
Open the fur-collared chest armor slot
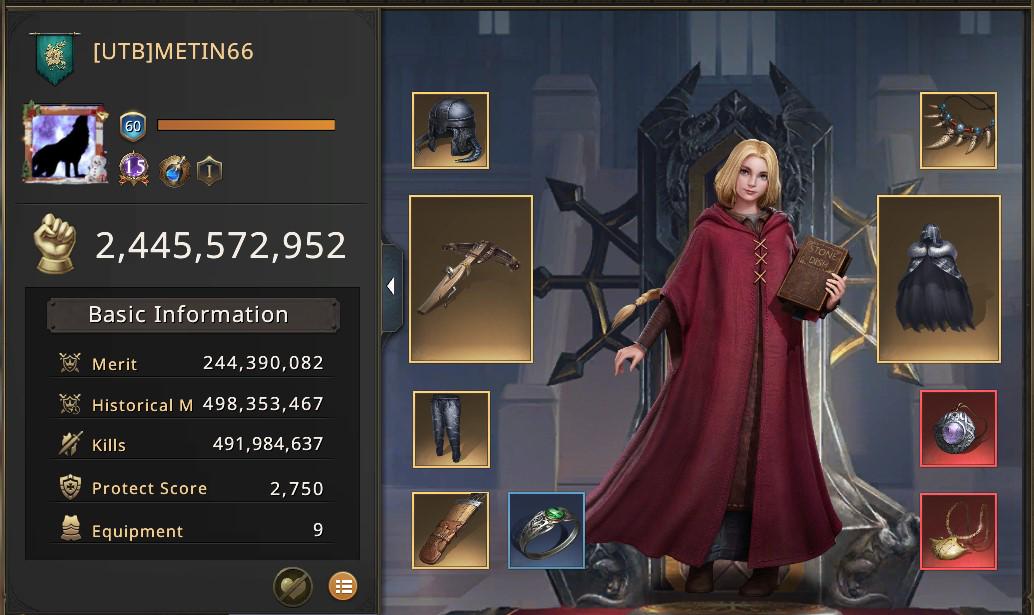point(938,278)
